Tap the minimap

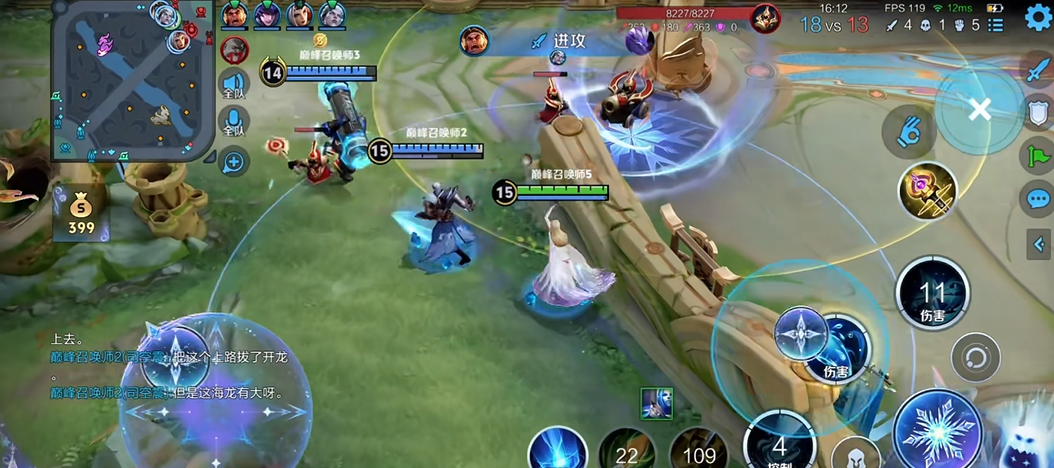coord(133,80)
